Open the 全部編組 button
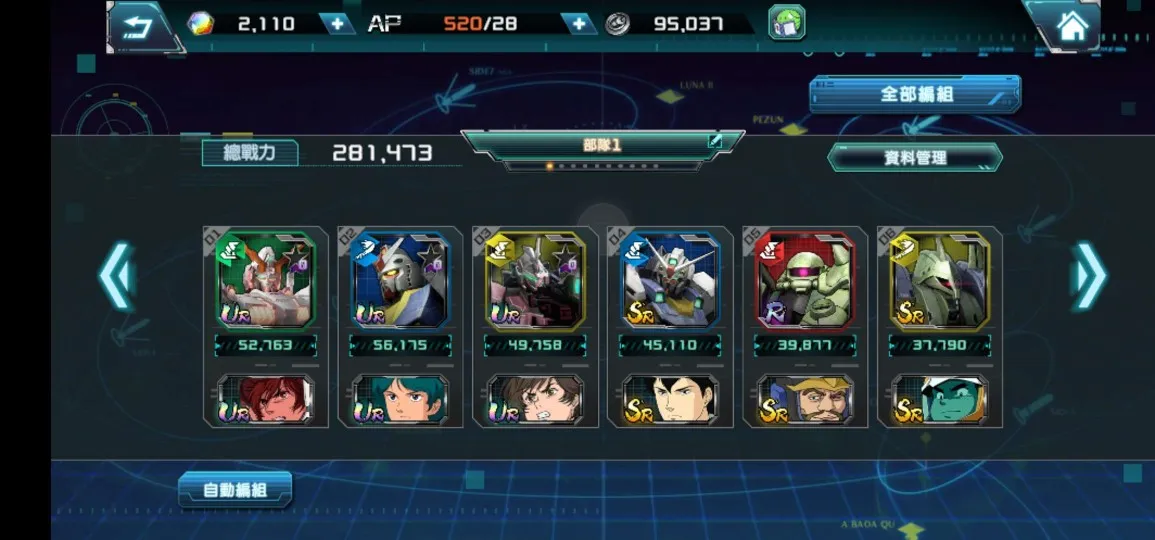The width and height of the screenshot is (1155, 540). point(915,94)
